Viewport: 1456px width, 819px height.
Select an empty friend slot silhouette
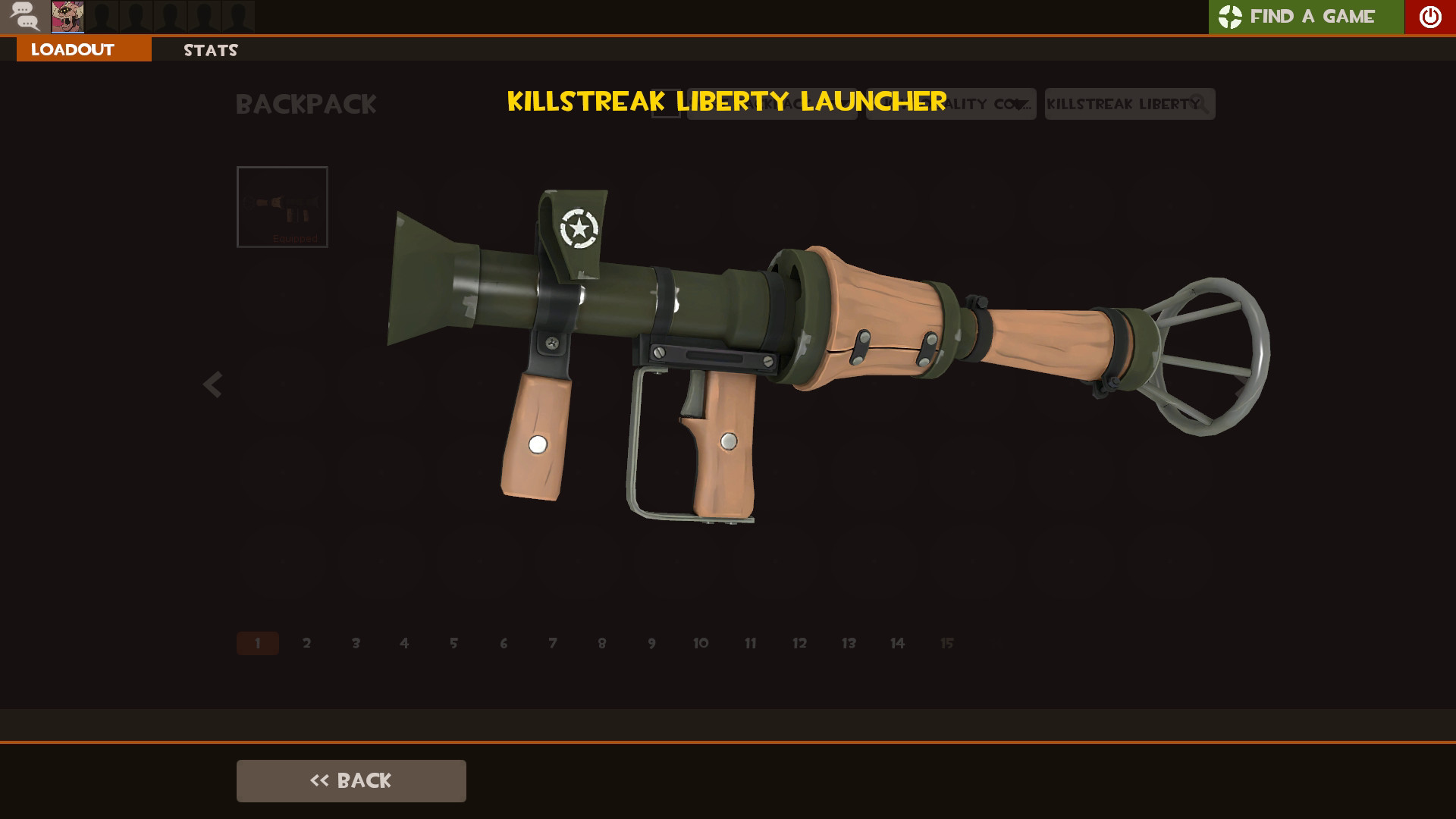136,17
